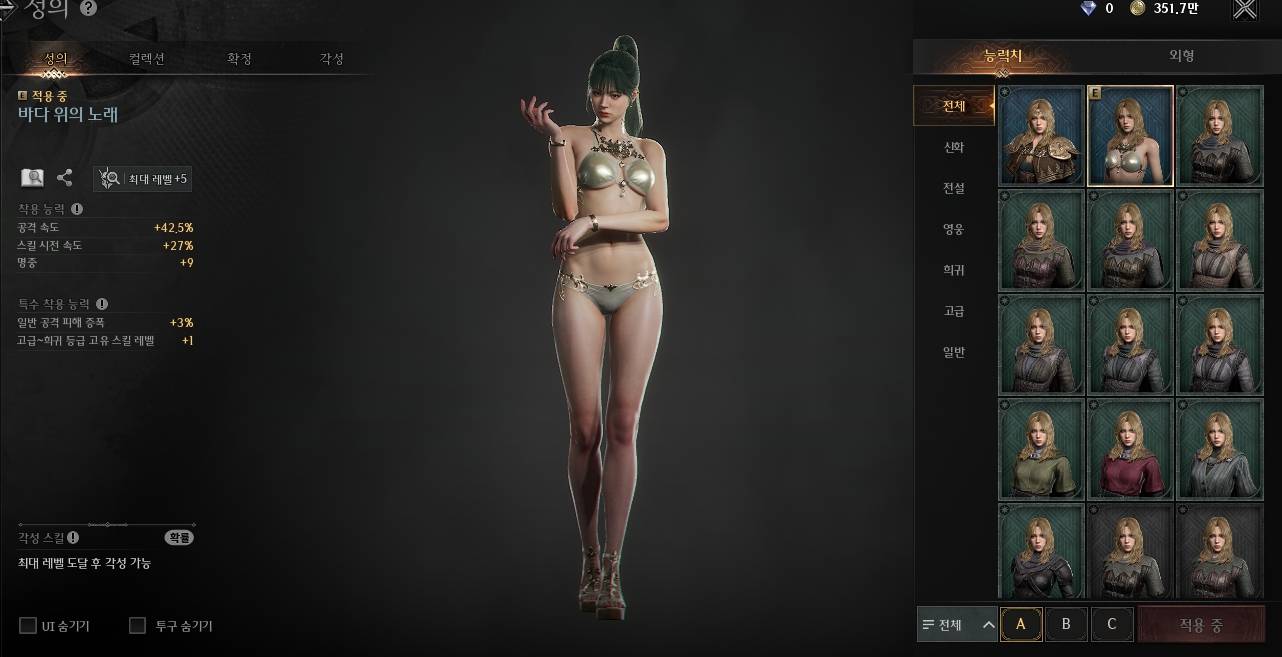Screen dimensions: 1282x657
Task: Click the 최대 레벨 +5 preview button
Action: point(142,179)
